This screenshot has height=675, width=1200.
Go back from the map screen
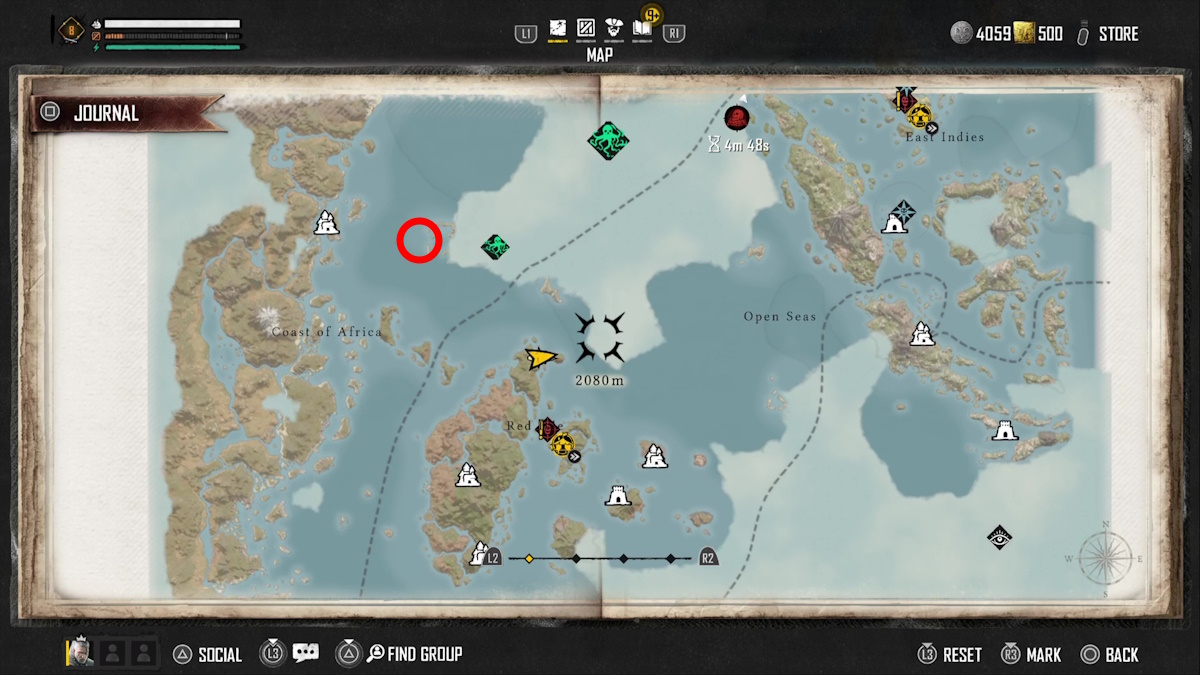[x=1110, y=655]
